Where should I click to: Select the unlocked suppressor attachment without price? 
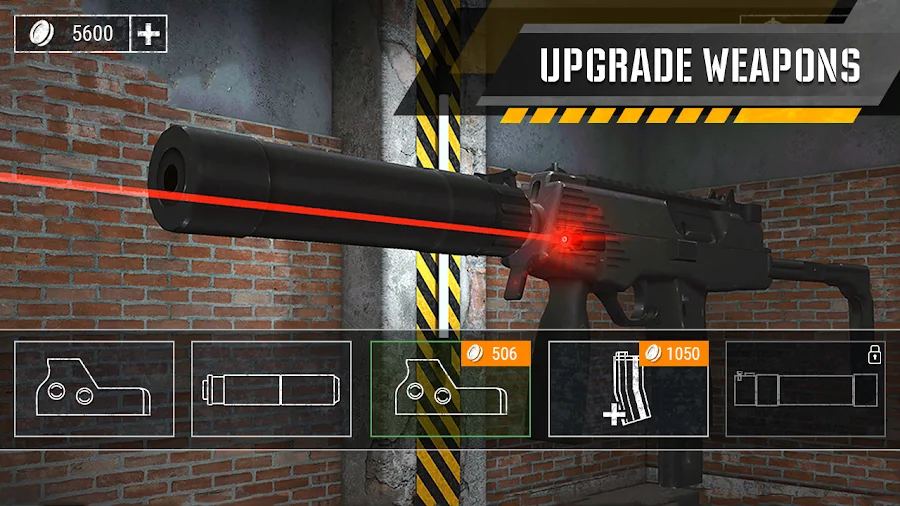coord(271,389)
